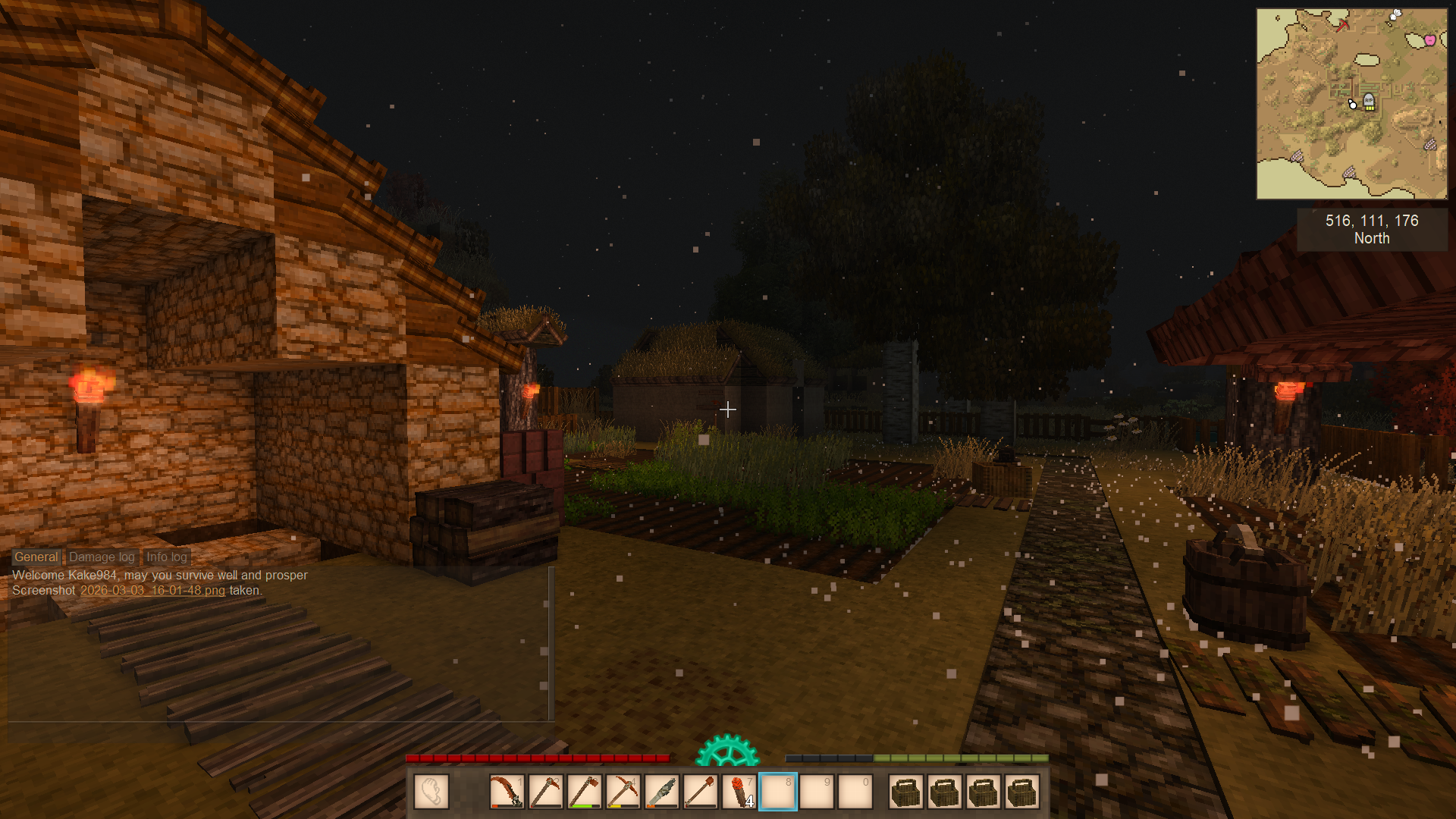This screenshot has width=1456, height=819.
Task: Select the hoe in hotbar slot 2
Action: tap(545, 792)
